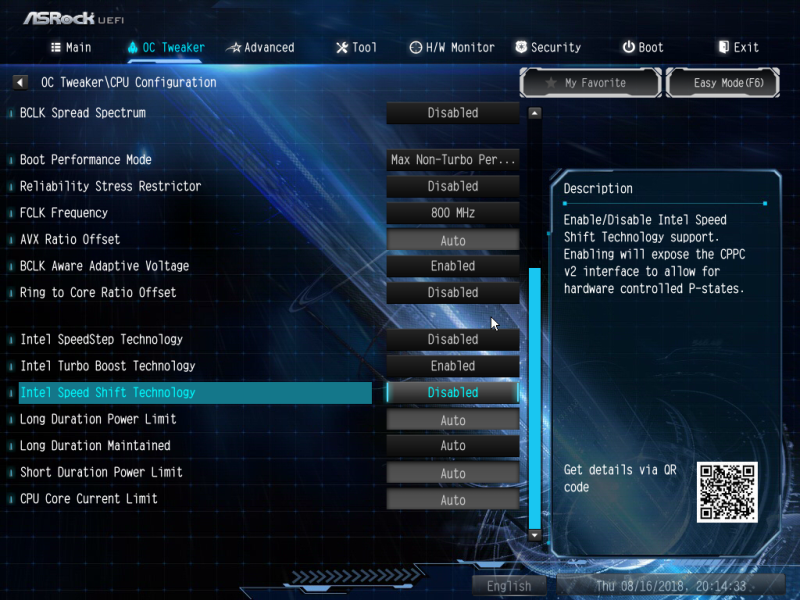Viewport: 800px width, 600px height.
Task: Click the scrollbar's down arrow
Action: pyautogui.click(x=534, y=535)
